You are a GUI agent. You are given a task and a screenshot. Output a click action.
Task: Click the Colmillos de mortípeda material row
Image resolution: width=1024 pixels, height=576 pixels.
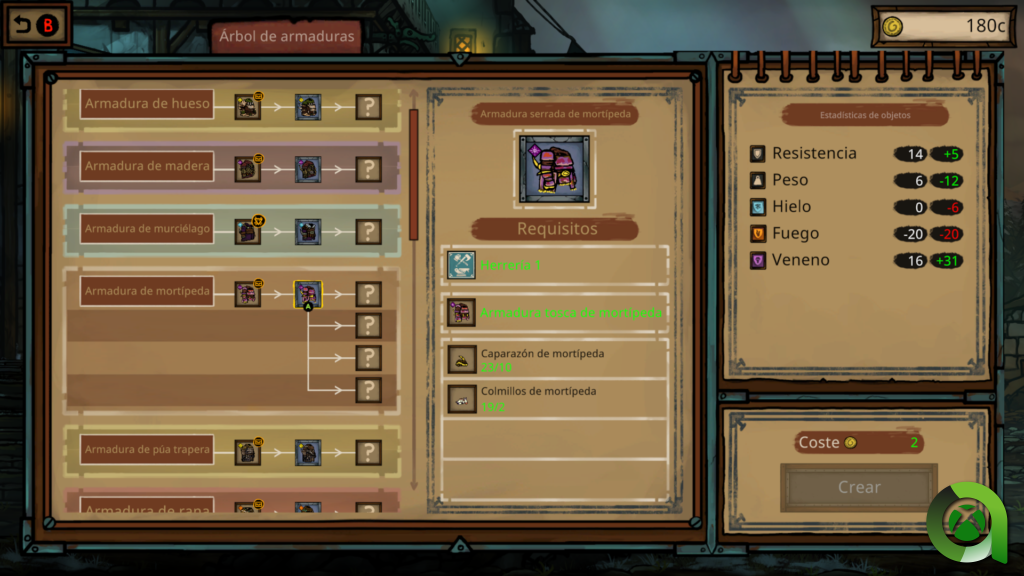pyautogui.click(x=555, y=397)
